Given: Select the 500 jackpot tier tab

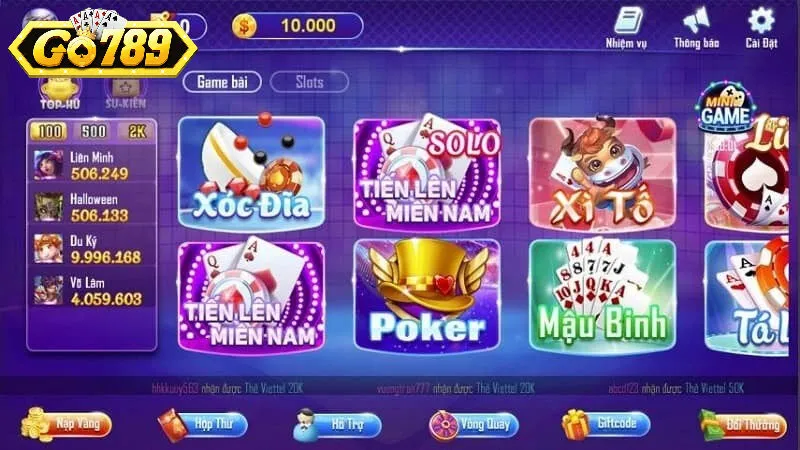Looking at the screenshot, I should [x=94, y=132].
